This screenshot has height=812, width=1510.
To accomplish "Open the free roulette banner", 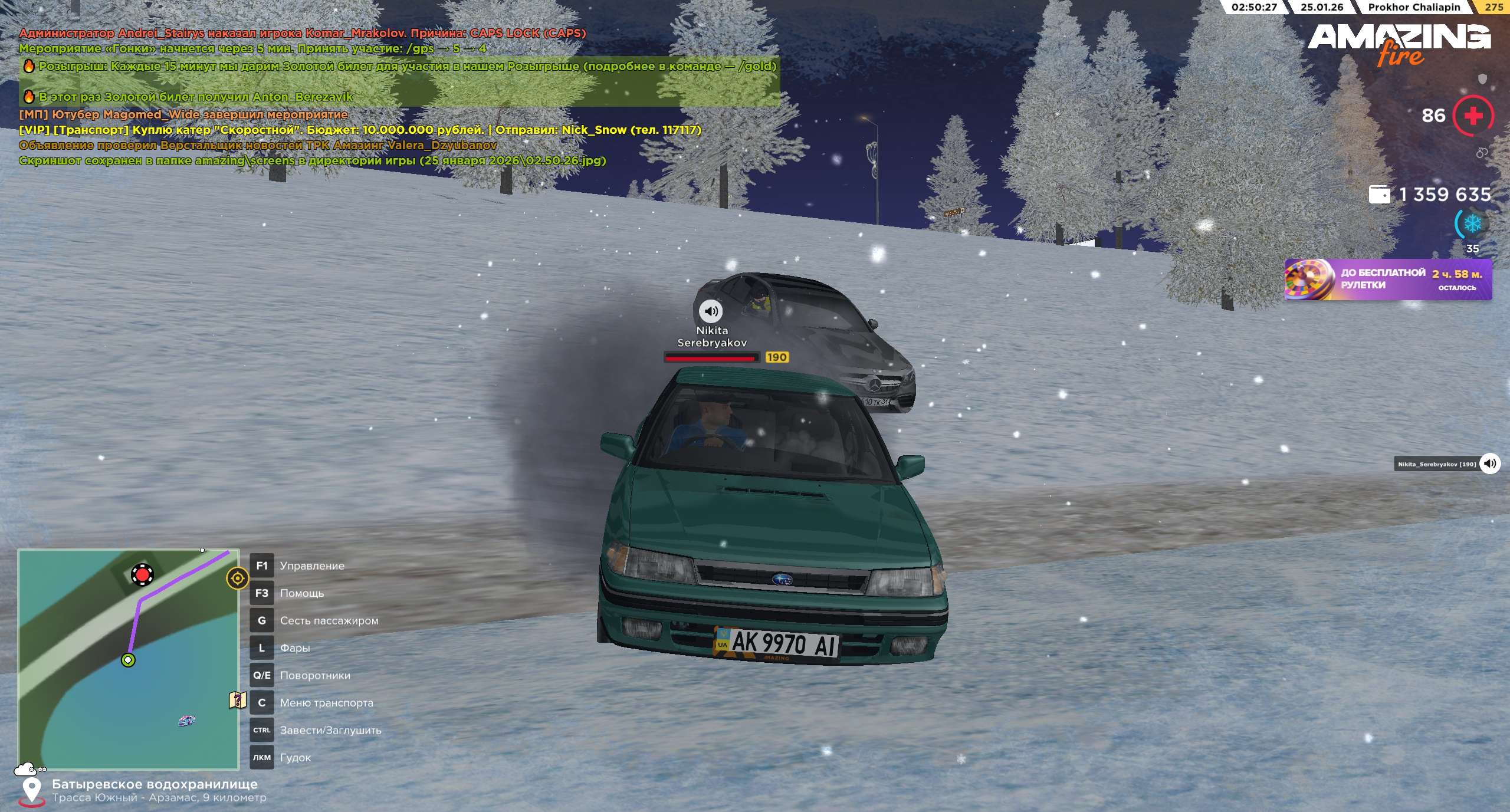I will point(1388,280).
